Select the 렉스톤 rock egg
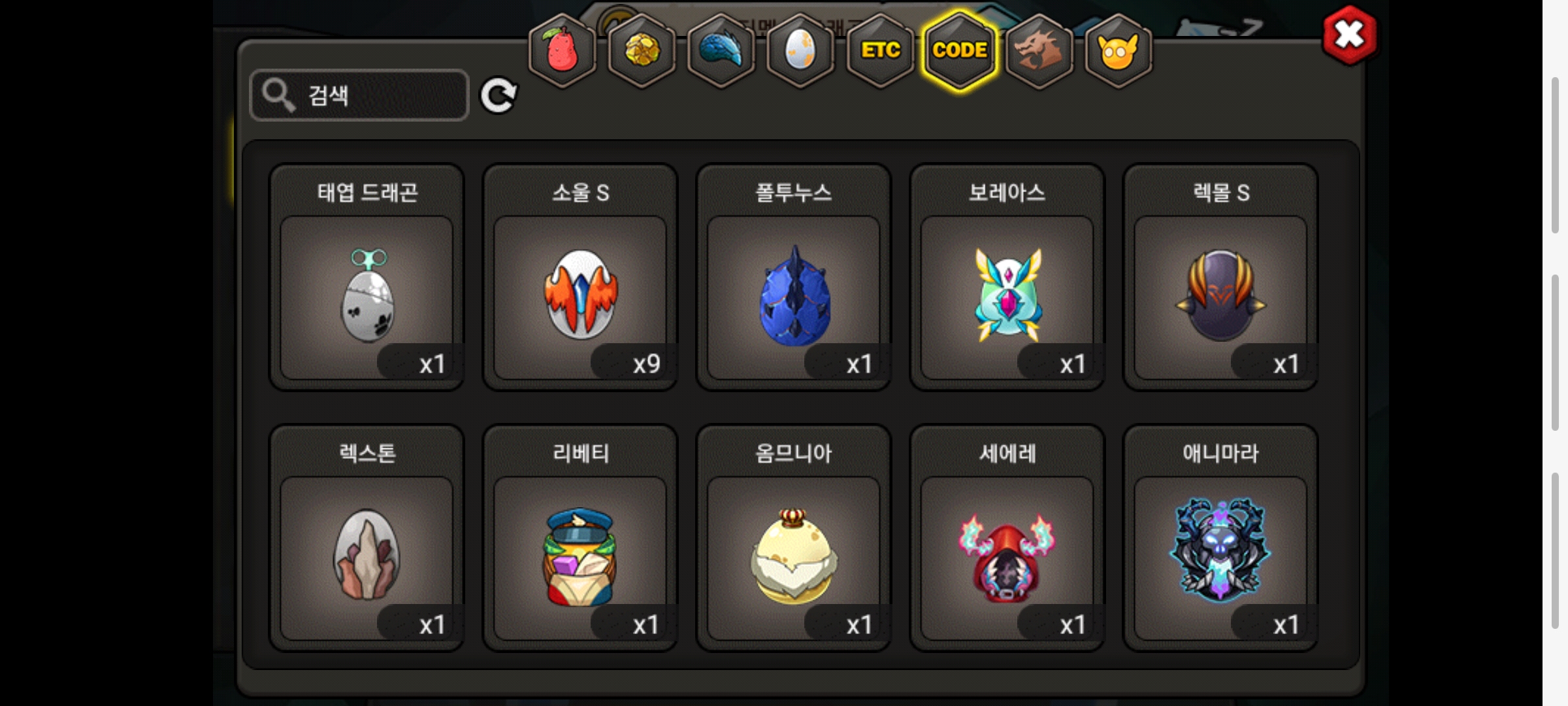This screenshot has width=1568, height=706. (x=367, y=557)
